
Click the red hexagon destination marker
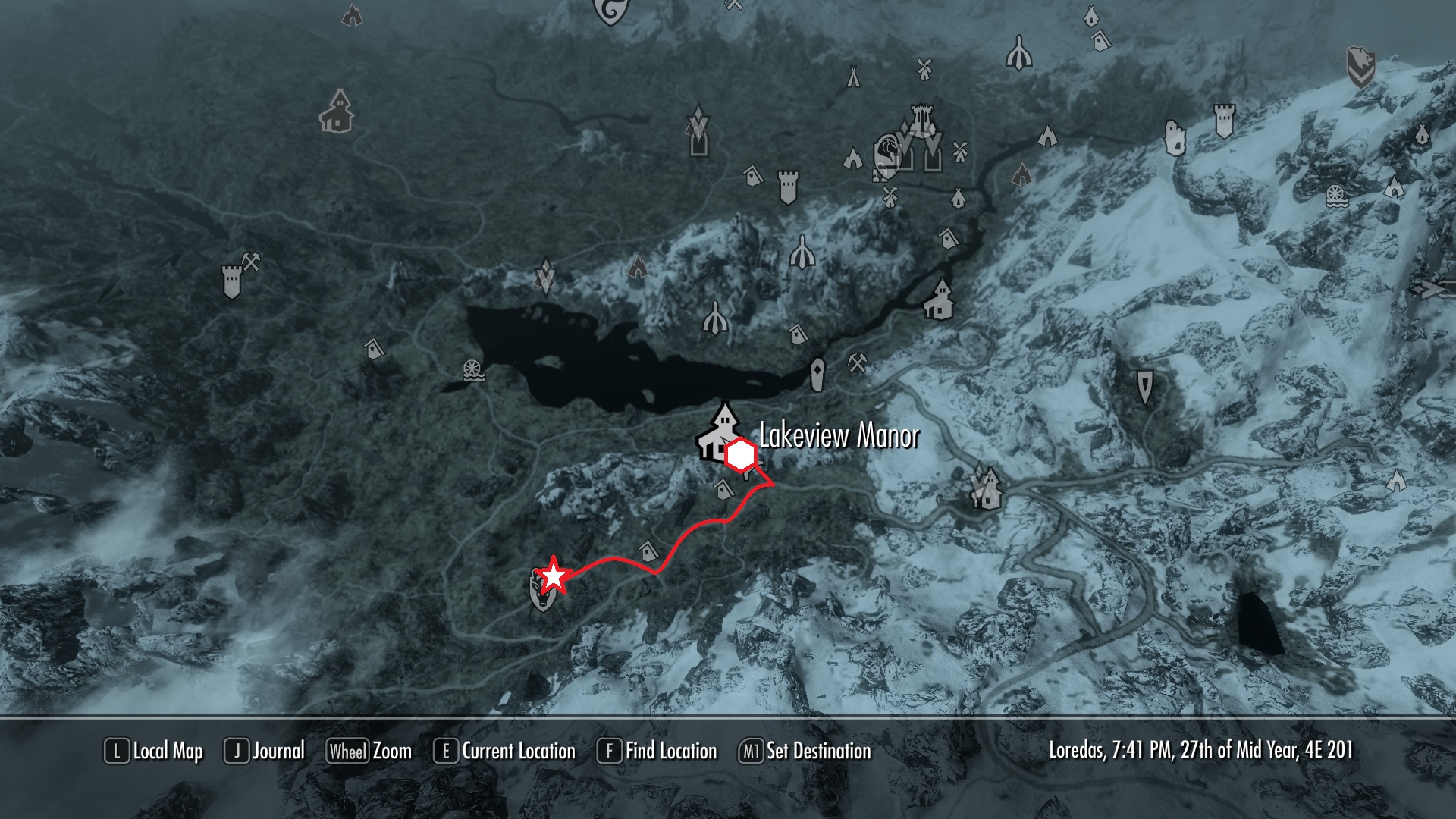tap(739, 456)
